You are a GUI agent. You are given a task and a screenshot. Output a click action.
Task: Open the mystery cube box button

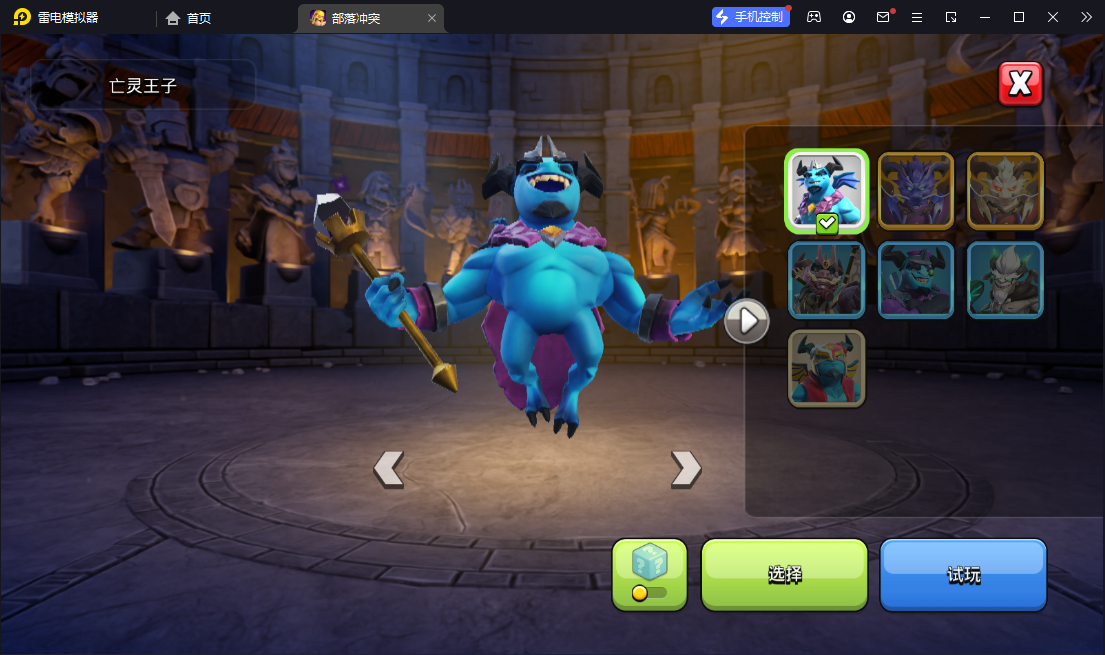coord(649,574)
